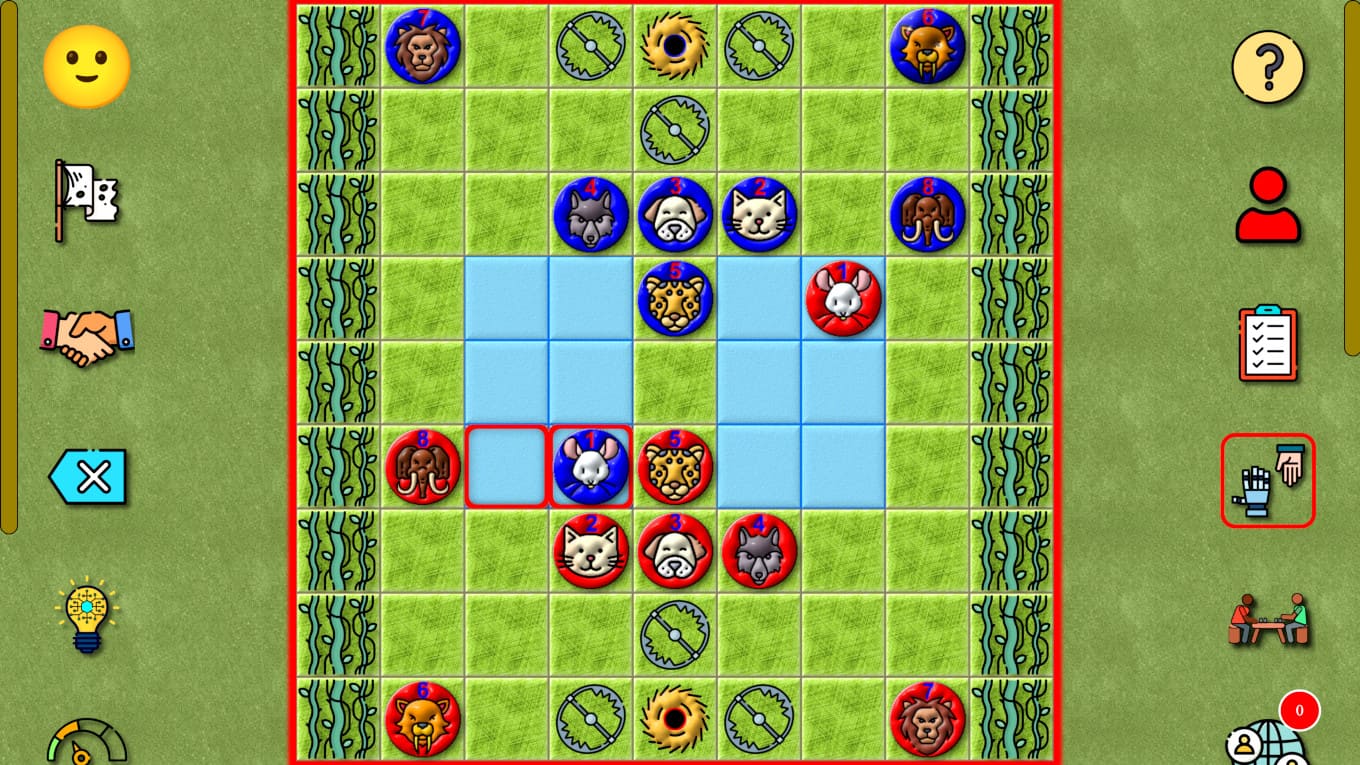
Task: Toggle human versus computer opponent mode
Action: (x=1268, y=480)
